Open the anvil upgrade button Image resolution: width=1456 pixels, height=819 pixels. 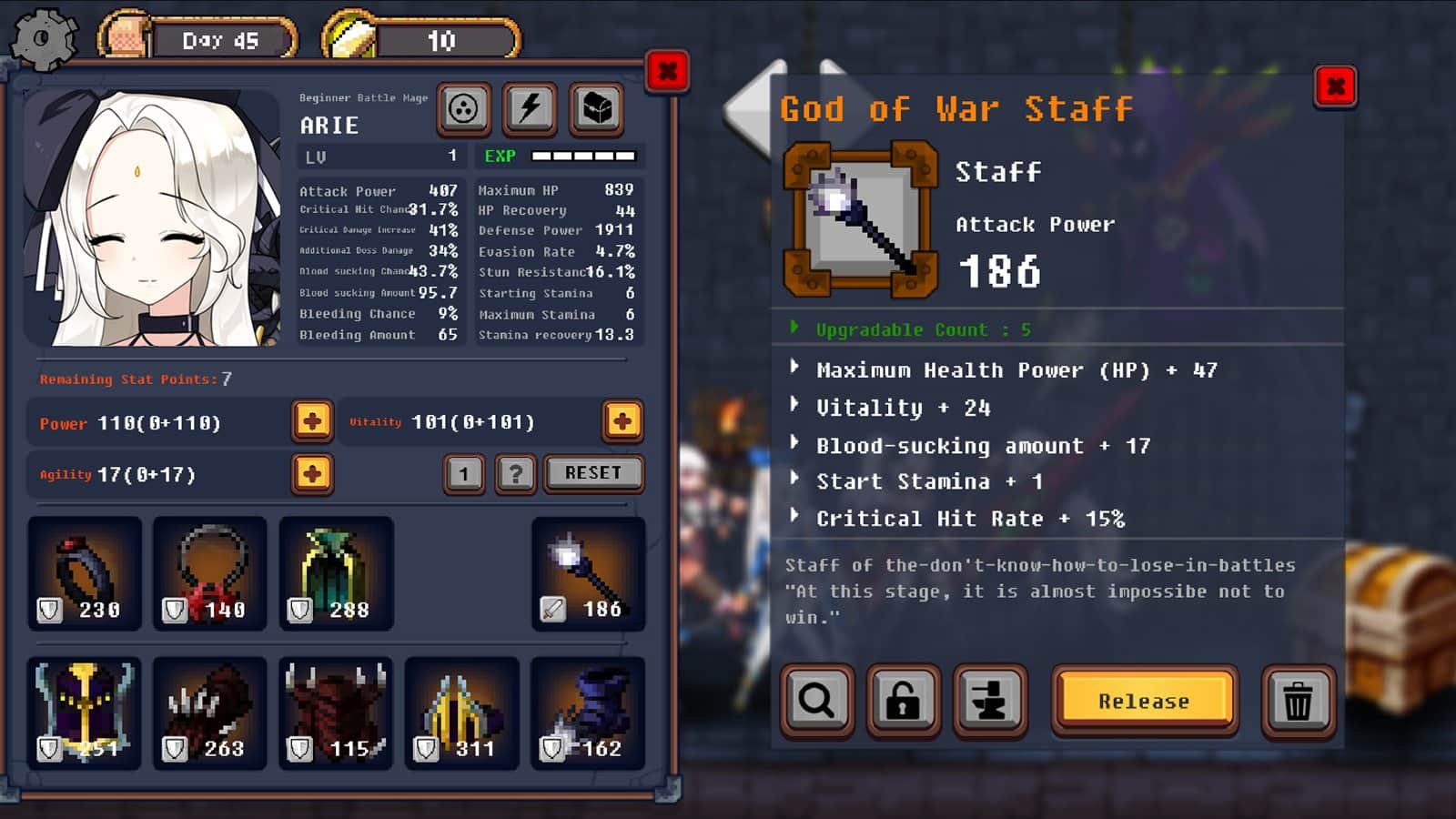point(989,701)
